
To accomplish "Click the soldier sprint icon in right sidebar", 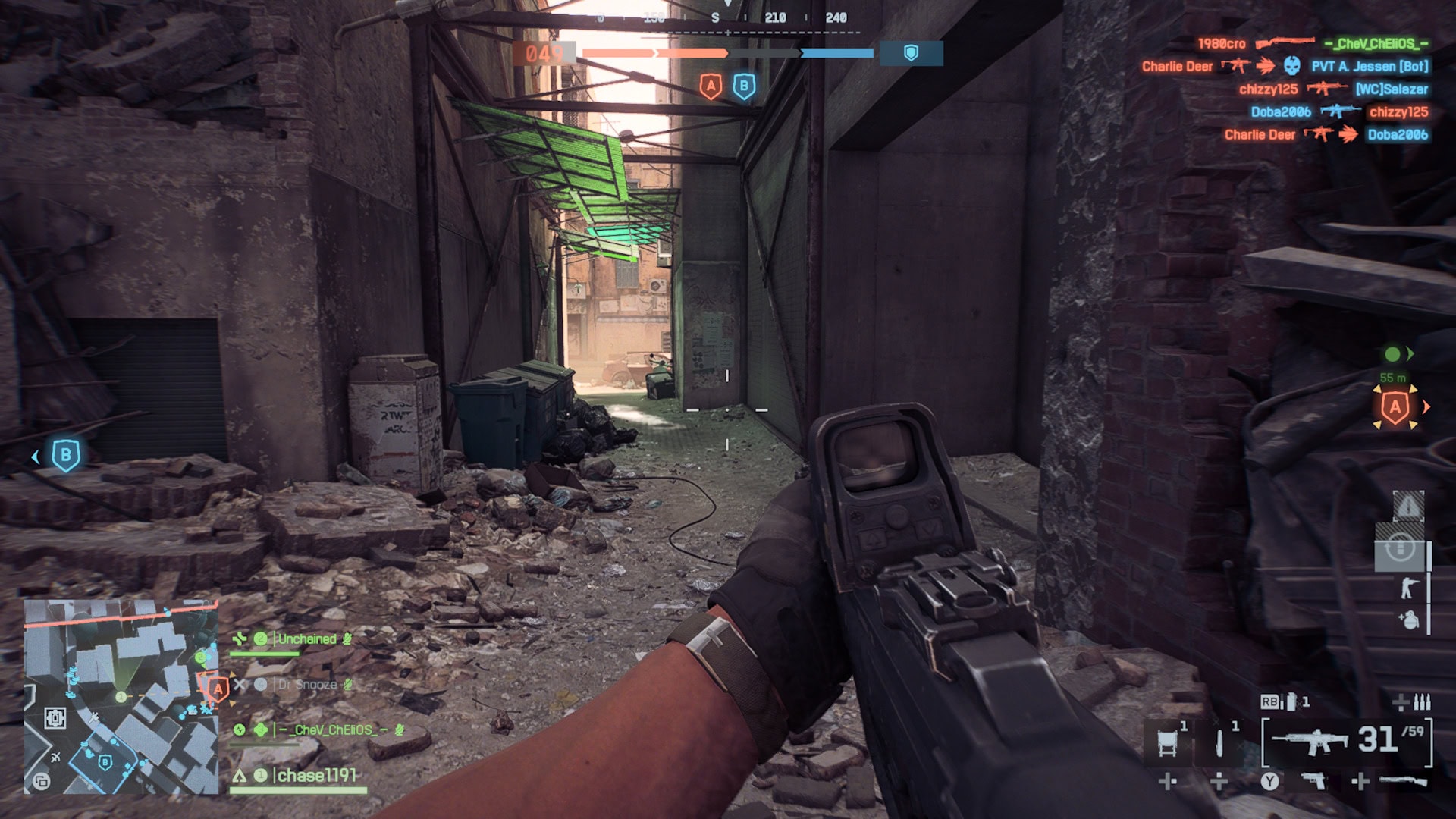I will click(x=1407, y=587).
